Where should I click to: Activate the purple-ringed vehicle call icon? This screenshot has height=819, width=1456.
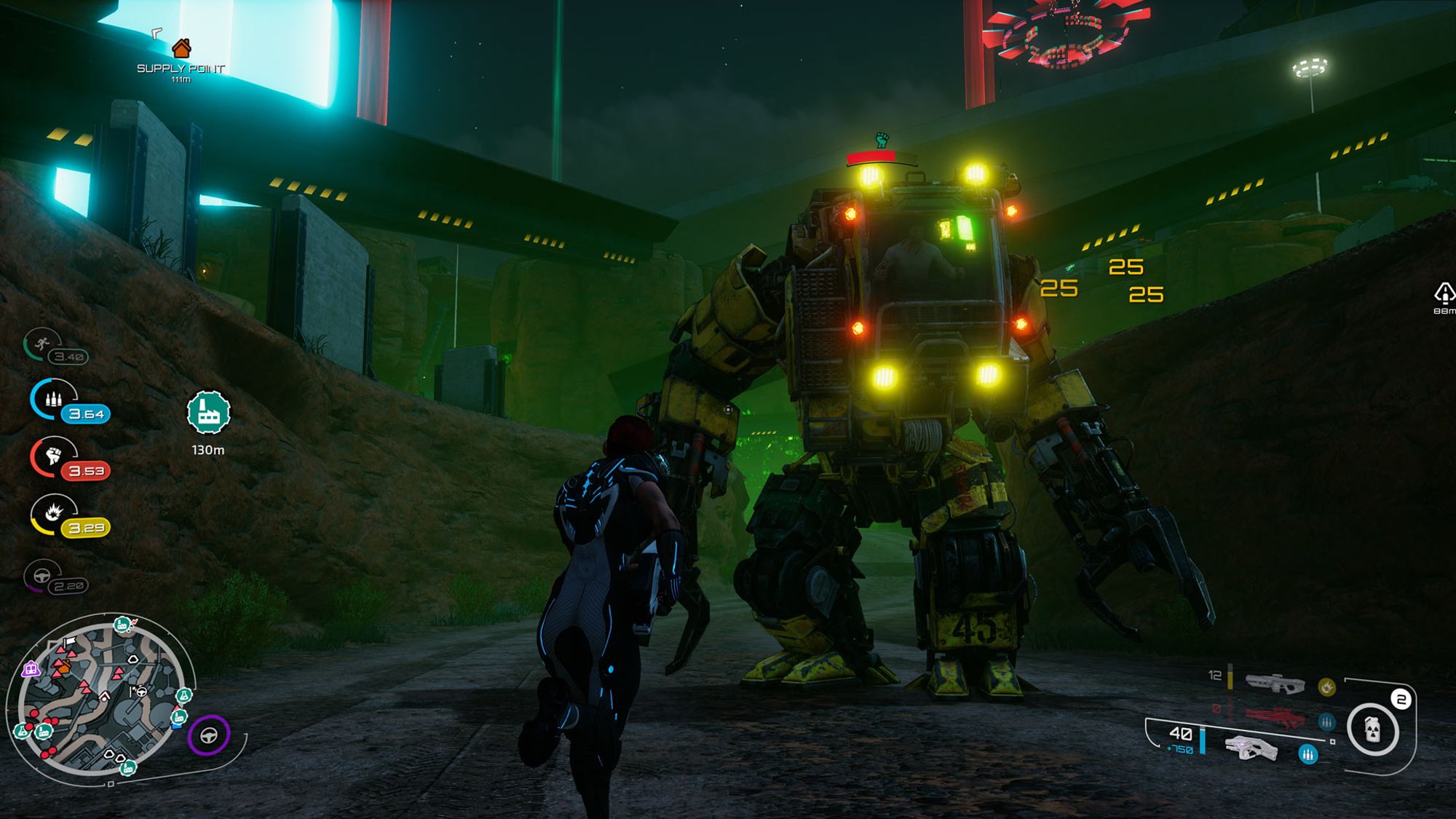coord(209,735)
